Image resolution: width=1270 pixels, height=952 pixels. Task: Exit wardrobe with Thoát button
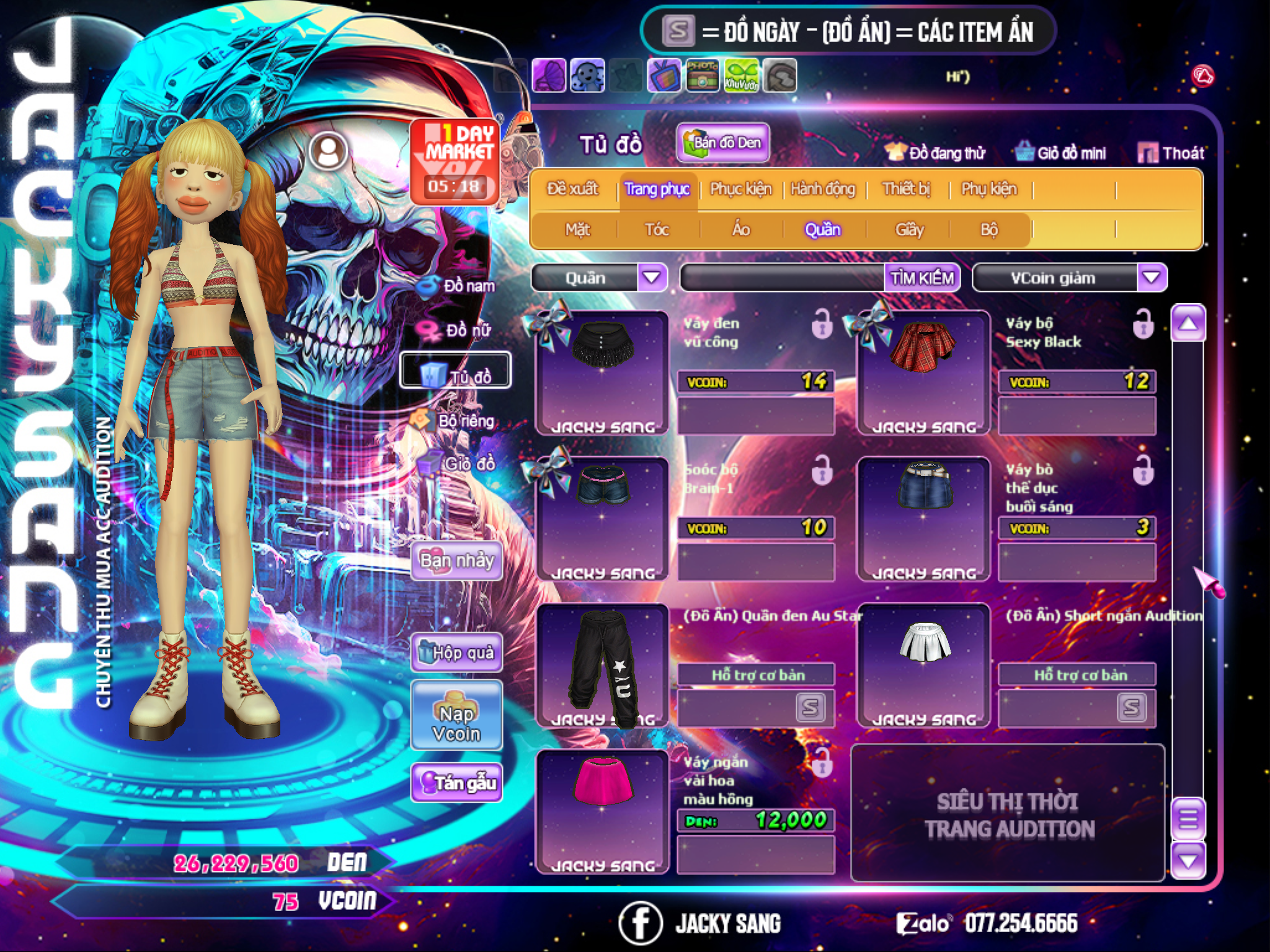(x=1171, y=153)
